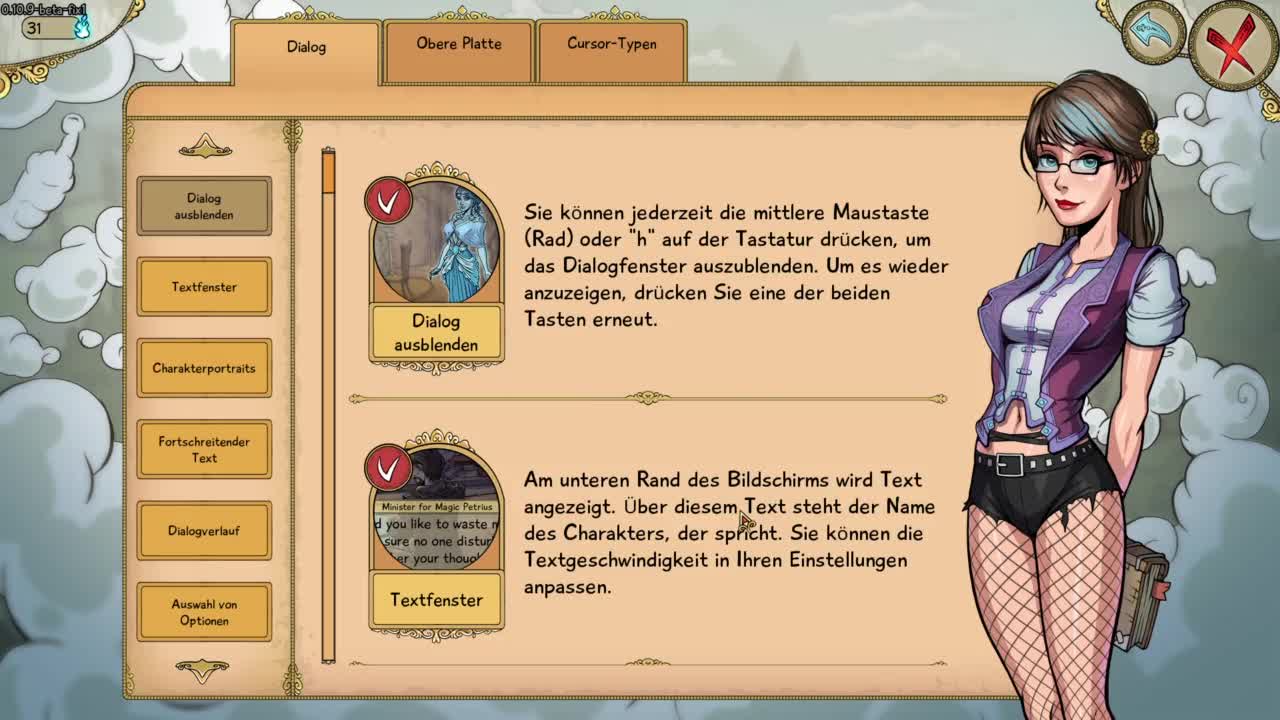
Task: Close the tutorial with the red X
Action: 1231,47
